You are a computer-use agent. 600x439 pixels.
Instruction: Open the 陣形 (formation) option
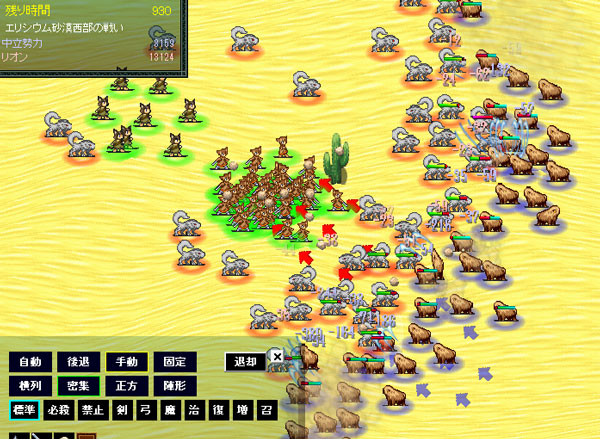coord(174,385)
